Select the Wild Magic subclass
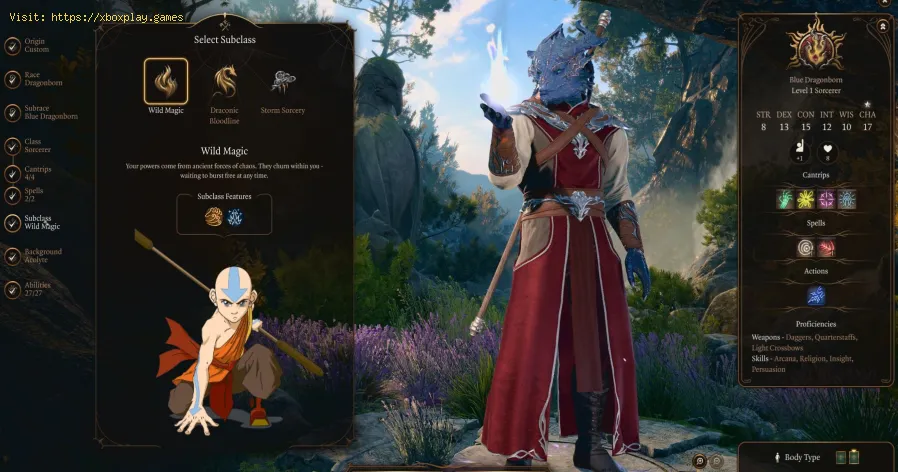The image size is (898, 472). (165, 81)
